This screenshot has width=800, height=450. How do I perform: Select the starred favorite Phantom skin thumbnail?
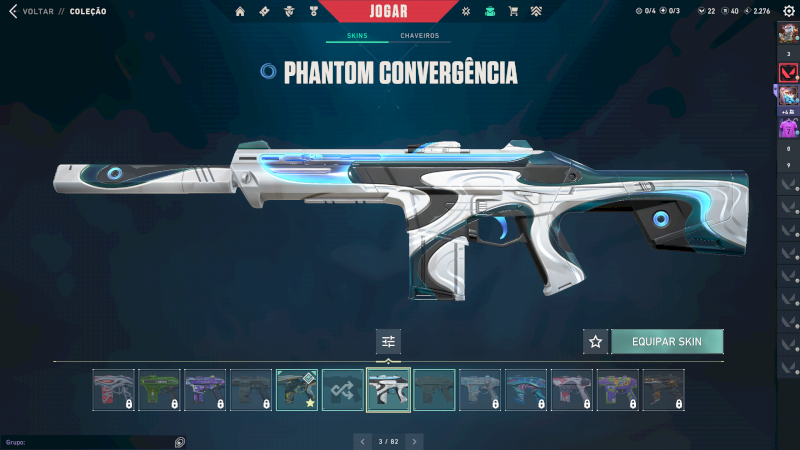pos(297,390)
